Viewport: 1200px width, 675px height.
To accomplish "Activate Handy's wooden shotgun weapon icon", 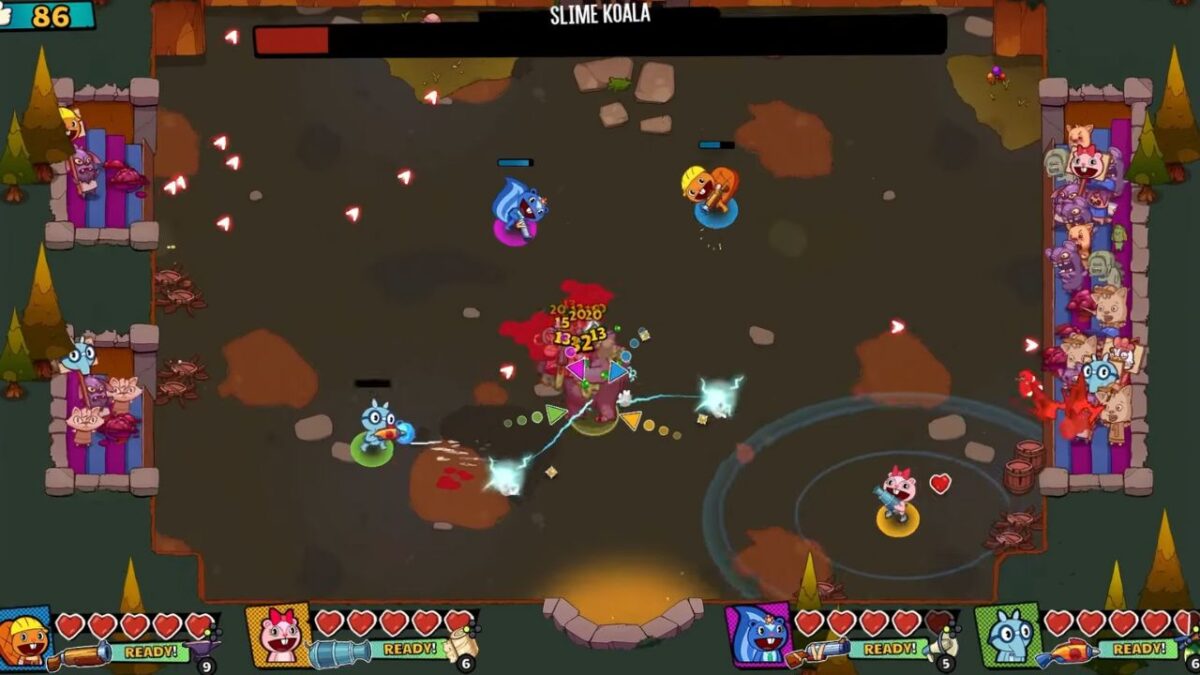I will [x=79, y=655].
